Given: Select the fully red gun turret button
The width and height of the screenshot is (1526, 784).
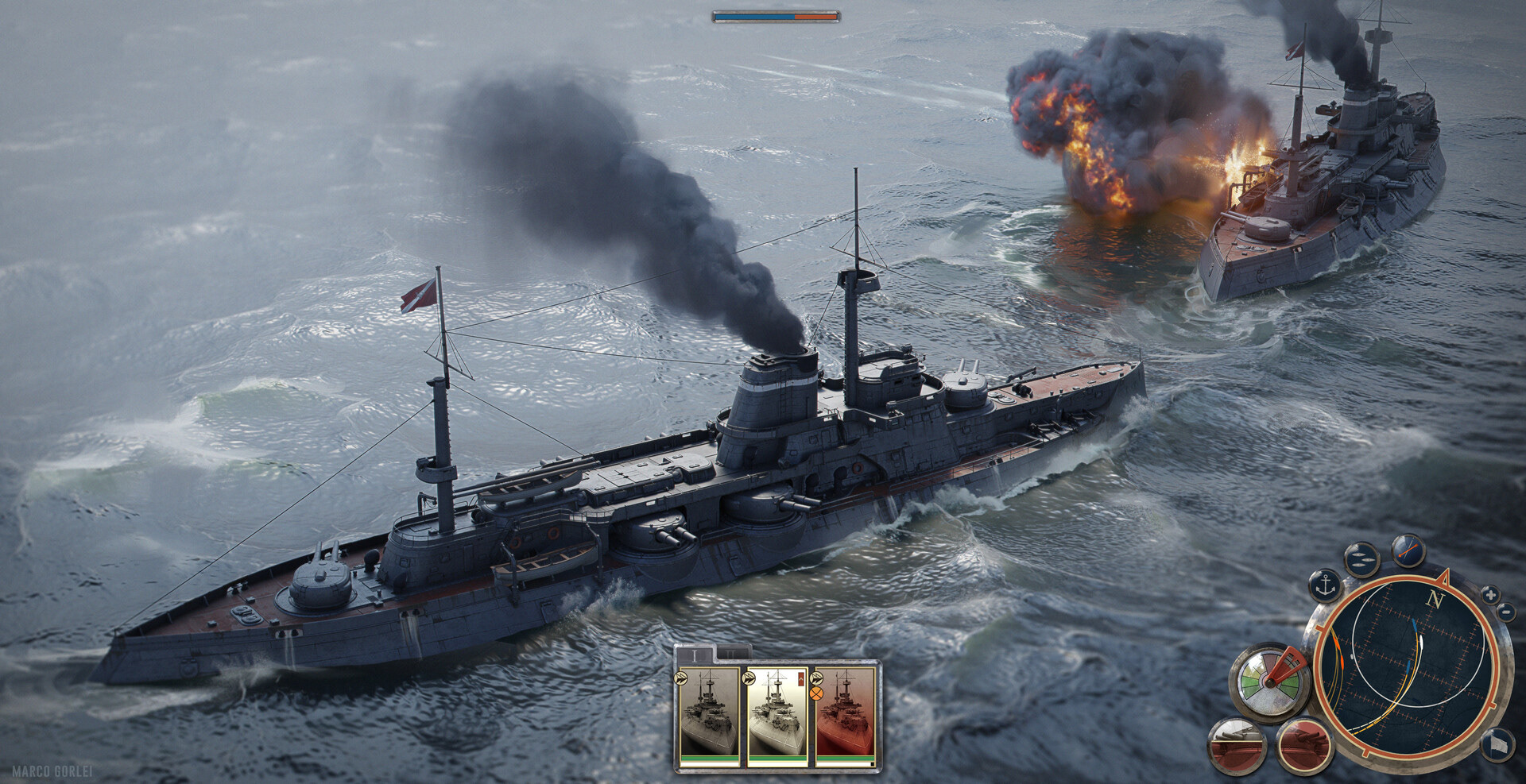Looking at the screenshot, I should coord(1304,747).
